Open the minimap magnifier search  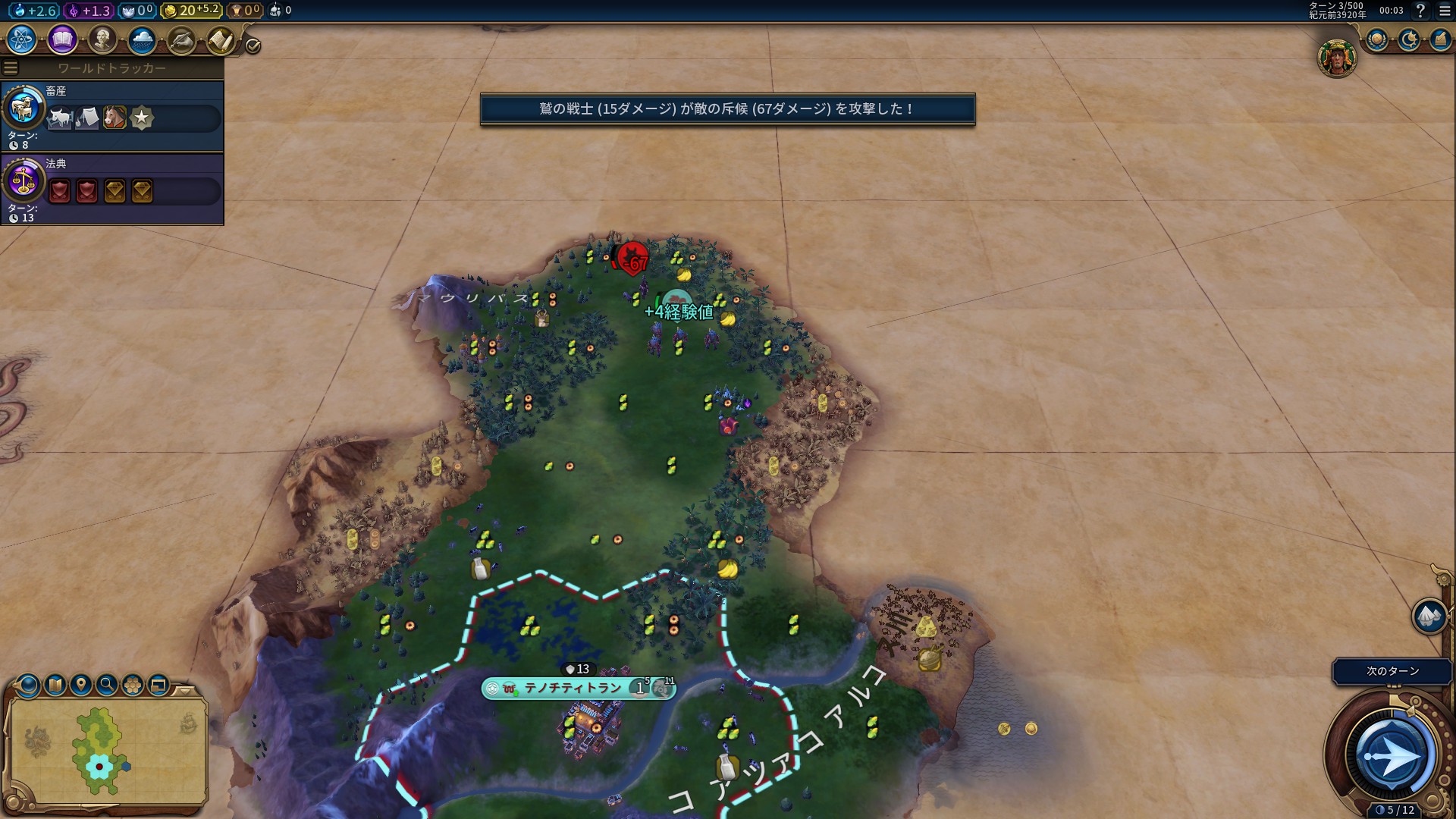click(107, 686)
